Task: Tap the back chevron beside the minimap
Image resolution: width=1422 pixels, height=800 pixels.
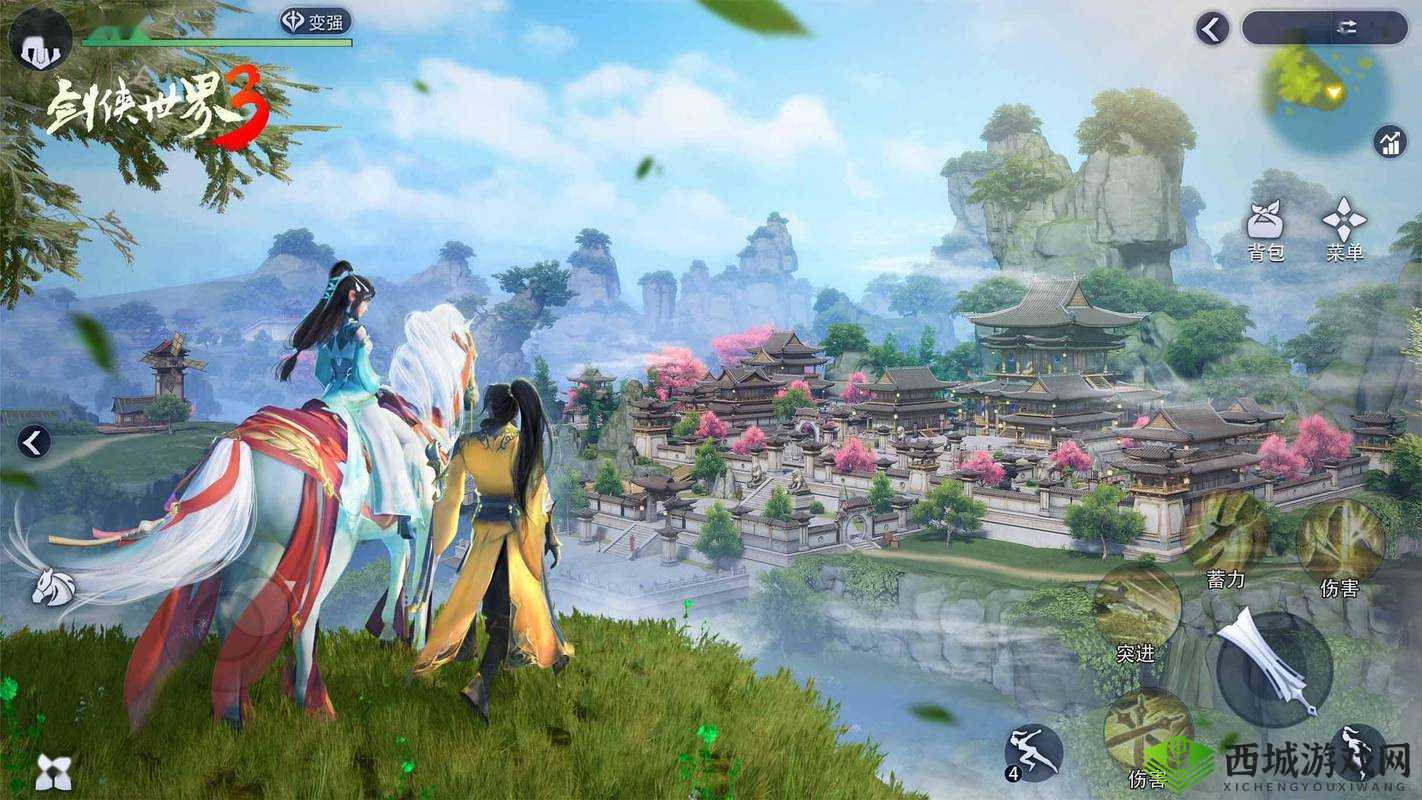Action: (x=1210, y=27)
